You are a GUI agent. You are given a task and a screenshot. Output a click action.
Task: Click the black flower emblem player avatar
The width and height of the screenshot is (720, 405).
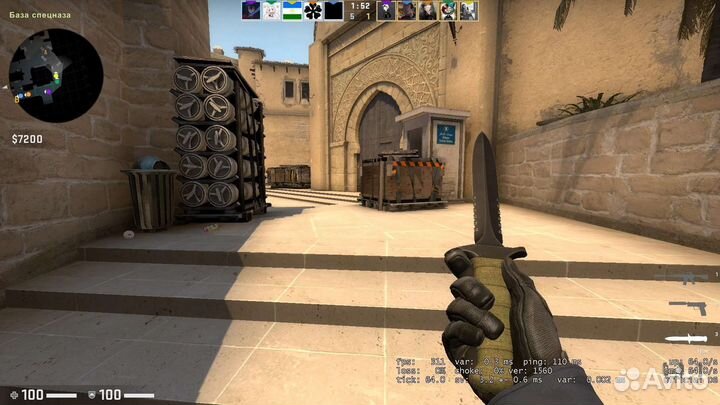tap(312, 11)
